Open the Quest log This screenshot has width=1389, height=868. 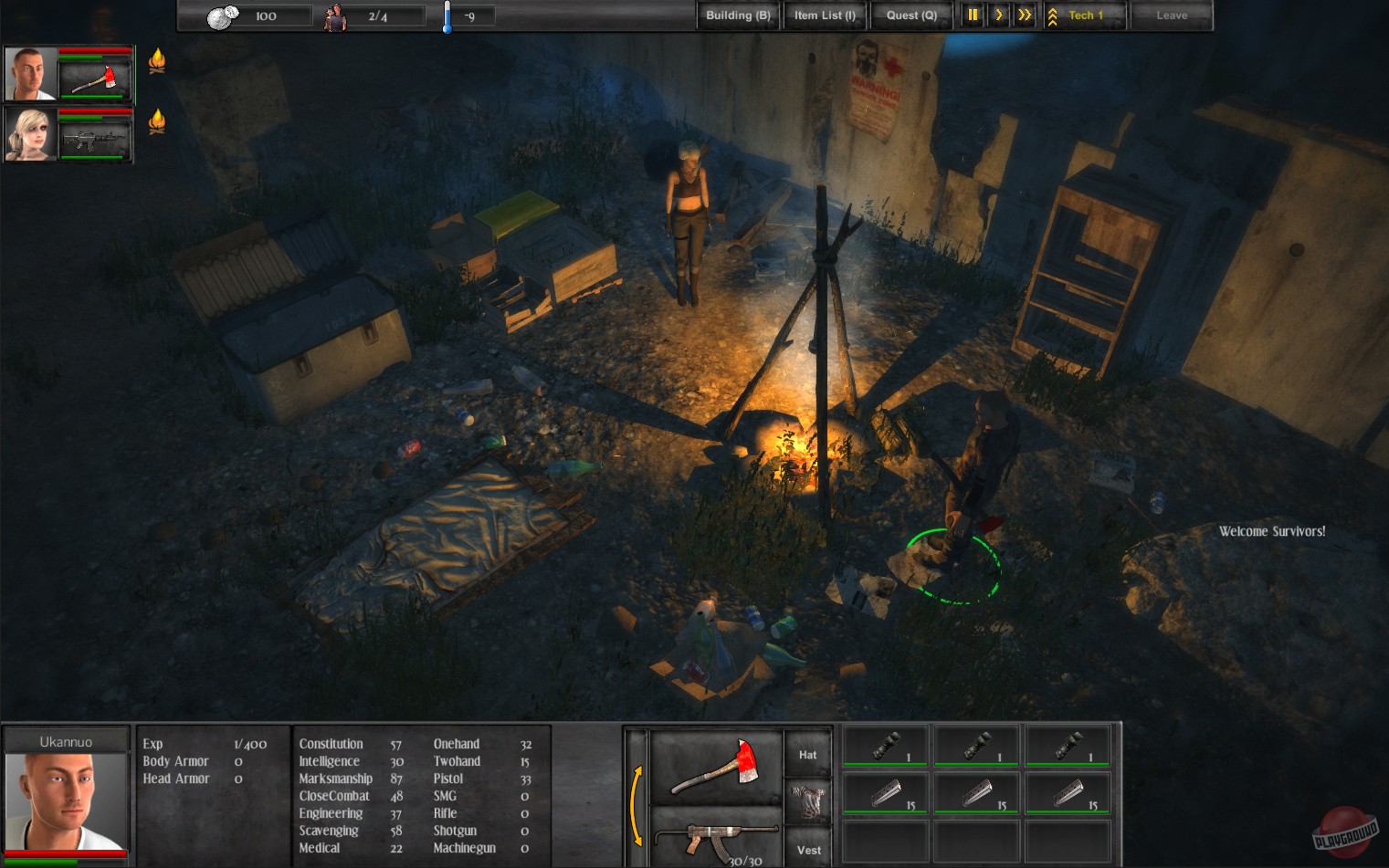tap(910, 15)
